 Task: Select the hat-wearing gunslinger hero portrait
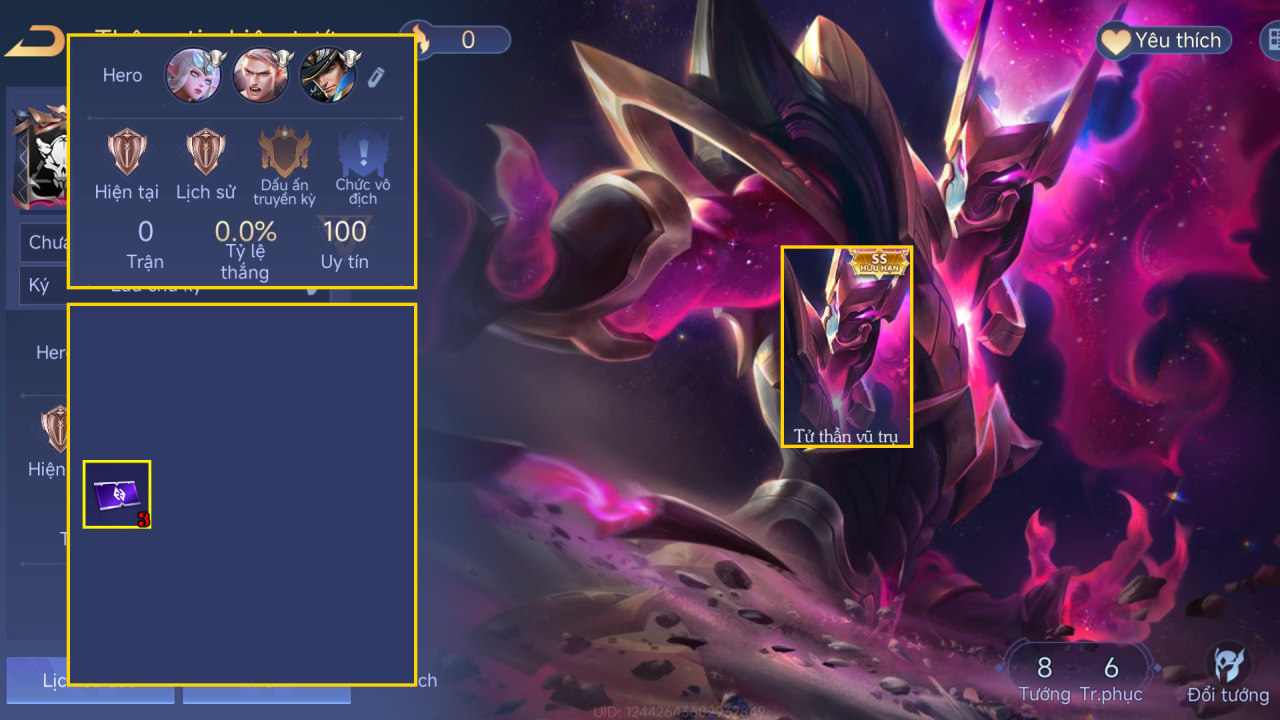[x=328, y=75]
